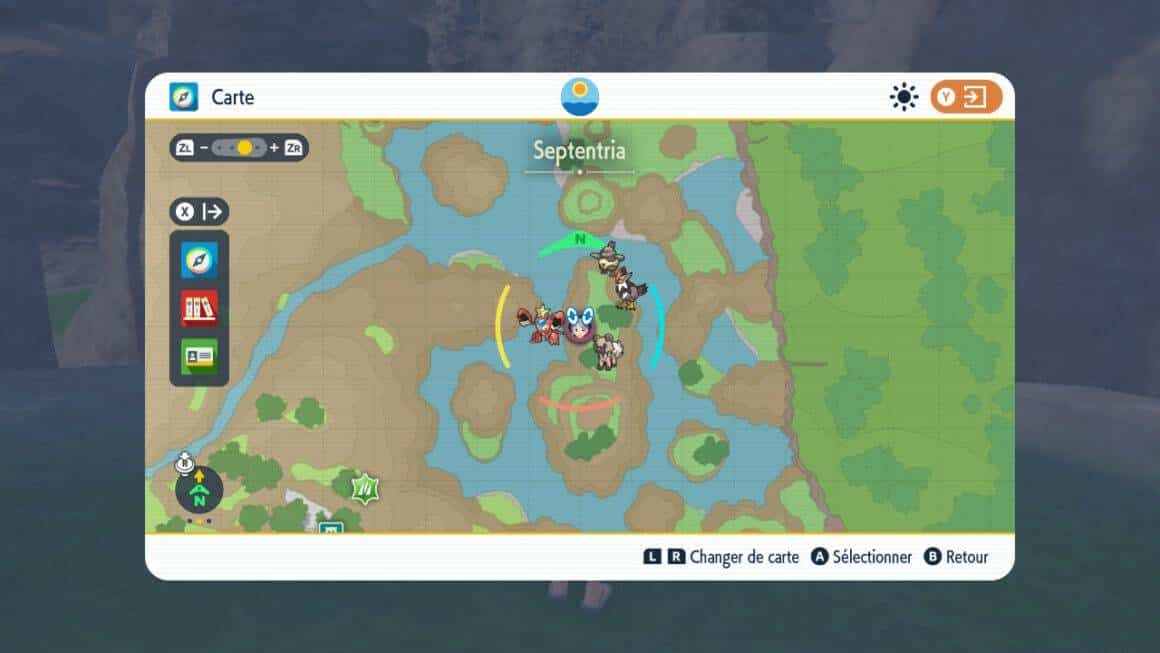Toggle the north-lock compass orientation indicator
The width and height of the screenshot is (1160, 653).
click(x=198, y=490)
